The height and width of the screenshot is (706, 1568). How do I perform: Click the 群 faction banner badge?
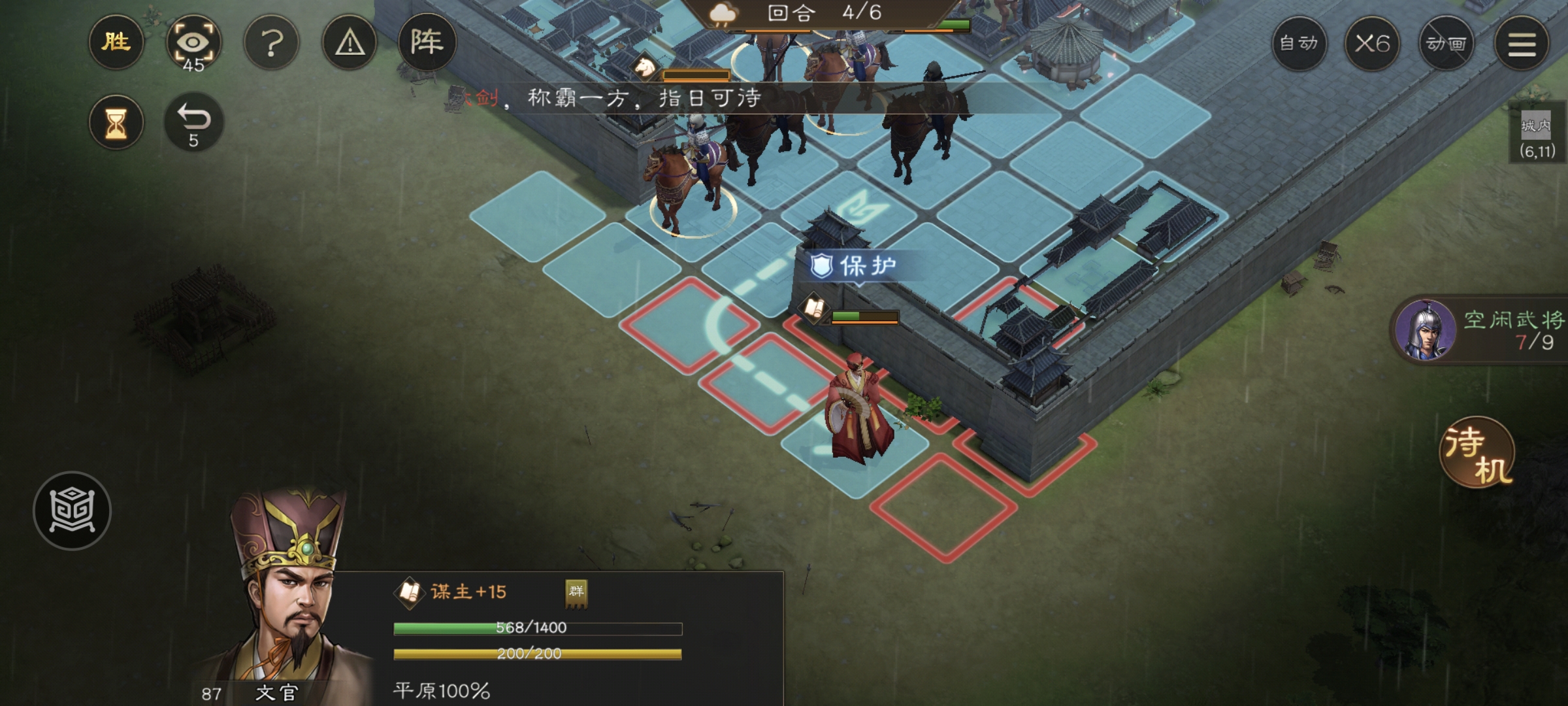click(576, 593)
